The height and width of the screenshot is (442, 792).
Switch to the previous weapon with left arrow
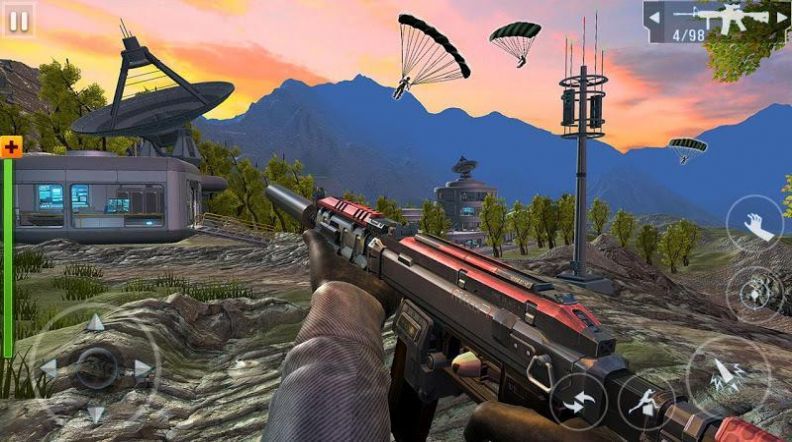653,17
